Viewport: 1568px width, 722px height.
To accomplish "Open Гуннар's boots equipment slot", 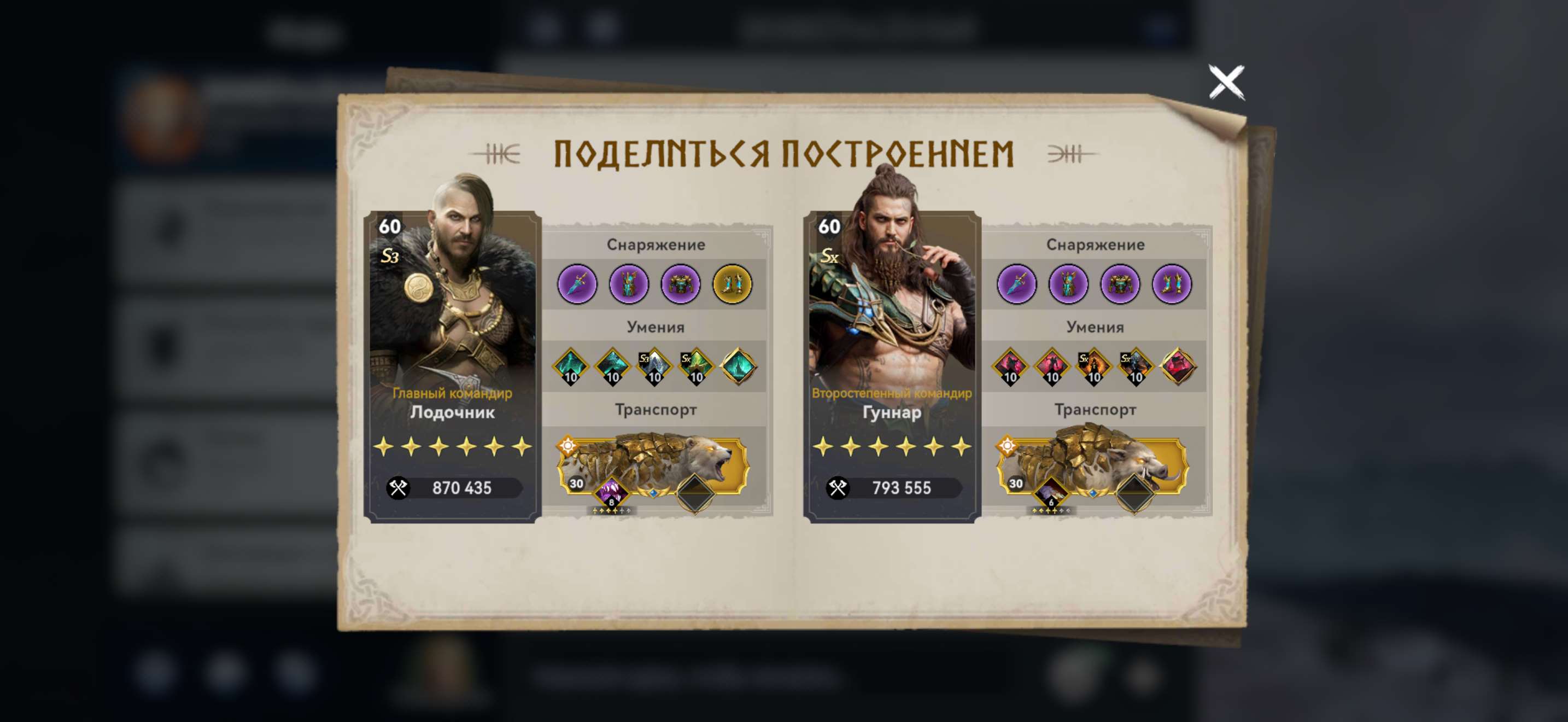I will coord(1172,284).
